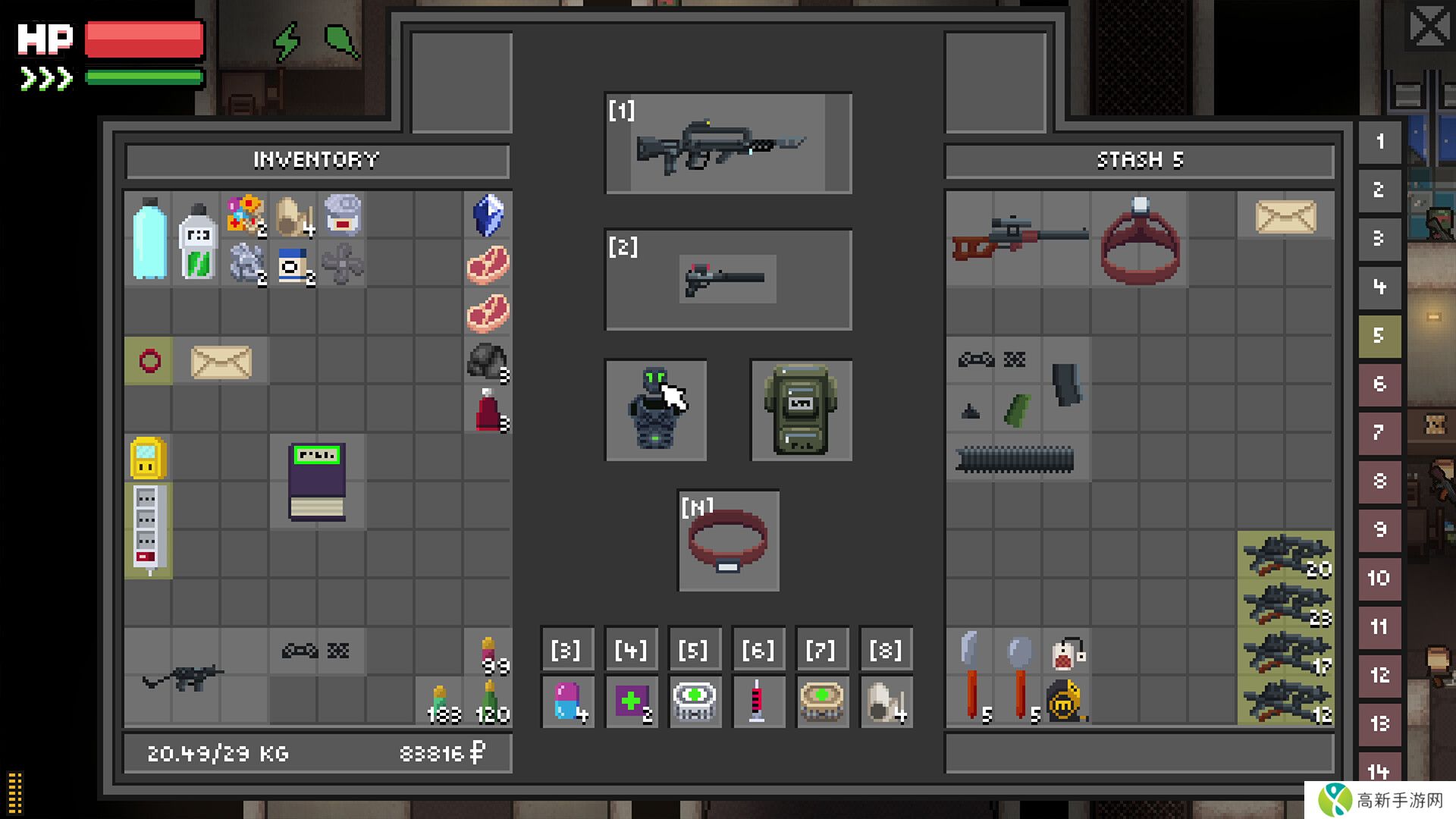Choose the purple book in inventory
Screen dimensions: 1456x819
(x=317, y=482)
